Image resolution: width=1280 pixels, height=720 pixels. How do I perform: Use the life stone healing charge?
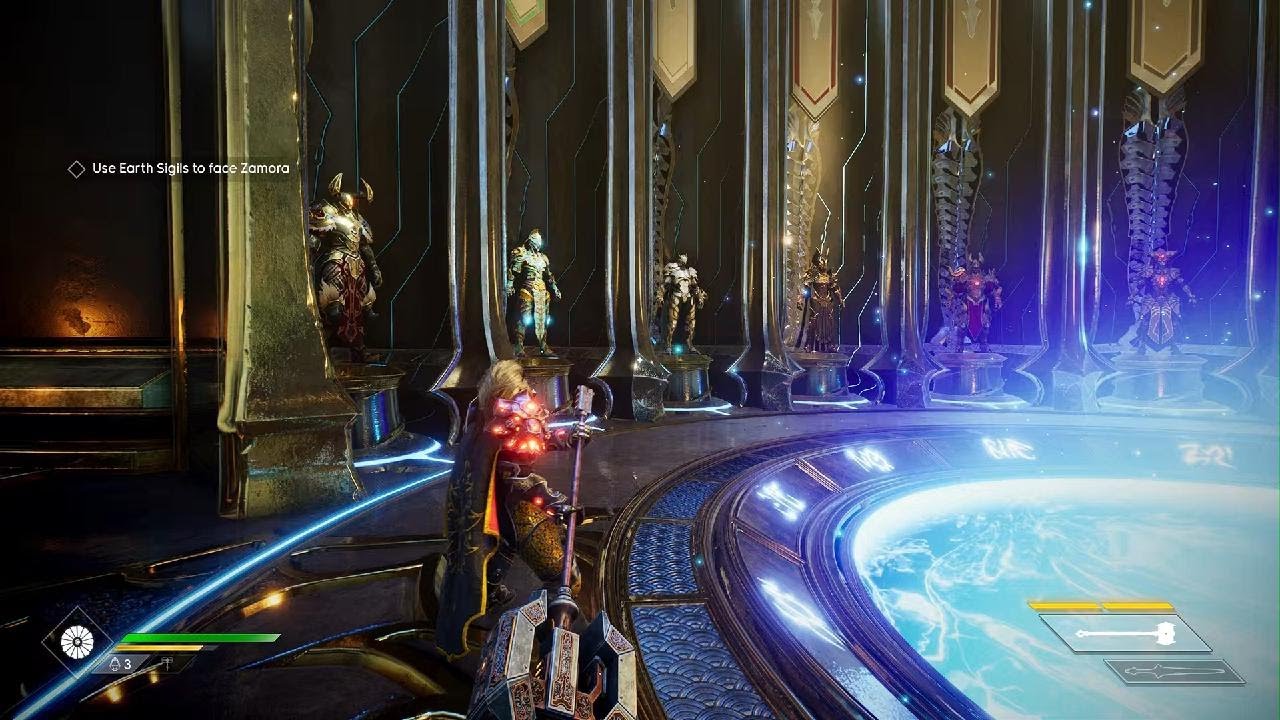[x=116, y=663]
